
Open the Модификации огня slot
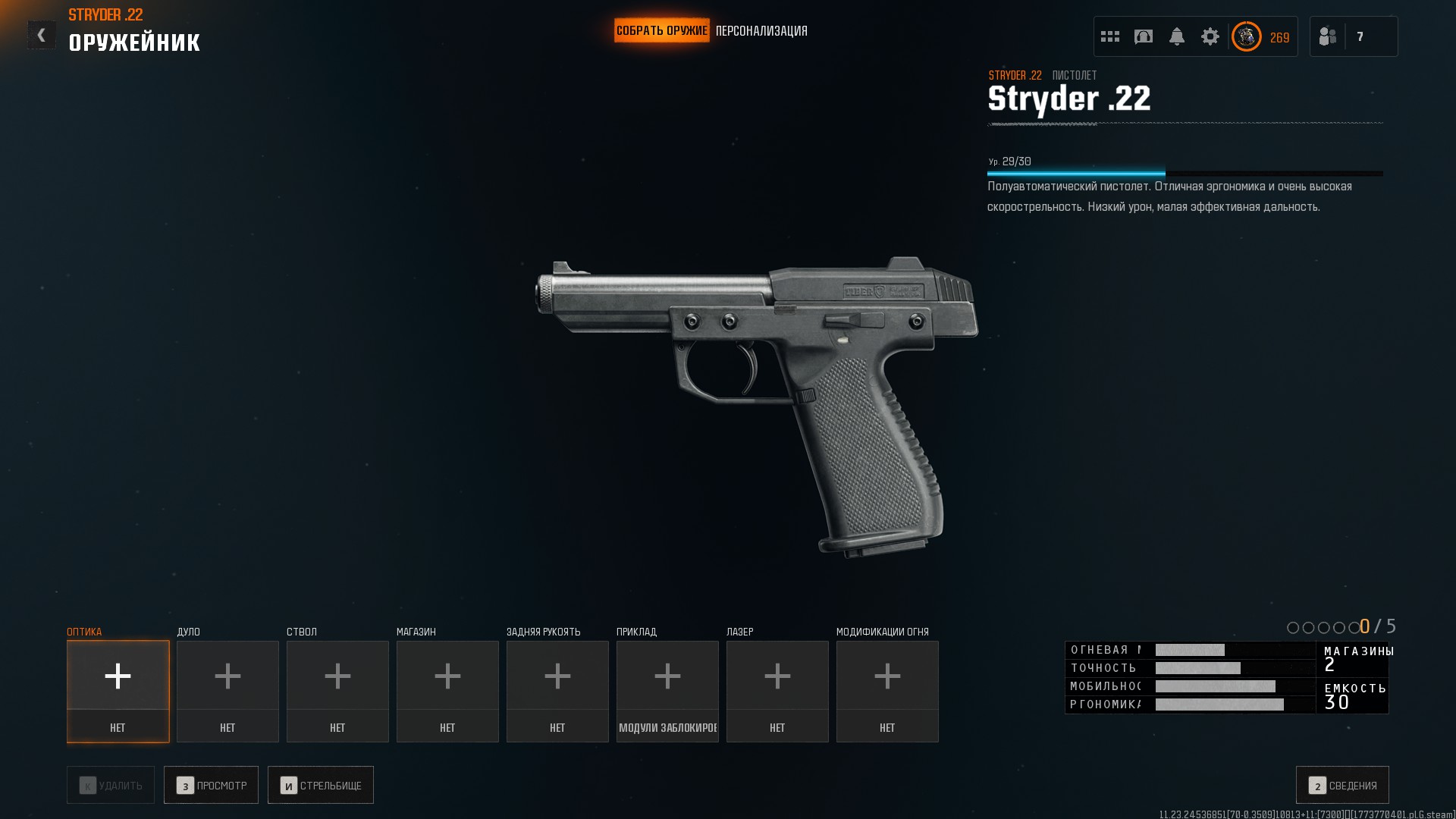887,691
